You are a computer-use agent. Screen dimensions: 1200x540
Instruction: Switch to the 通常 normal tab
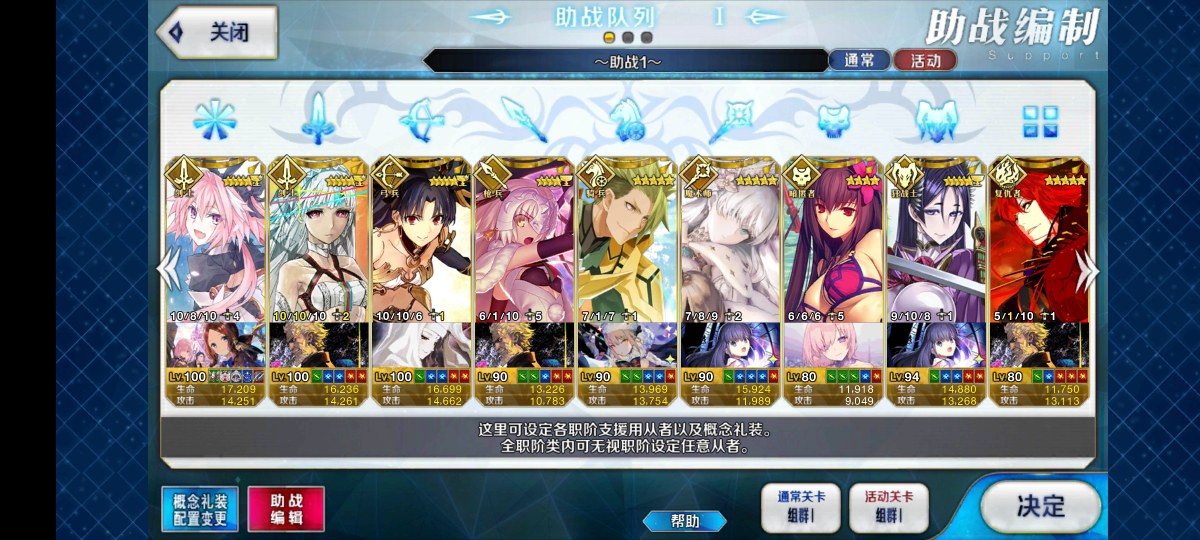[x=859, y=60]
